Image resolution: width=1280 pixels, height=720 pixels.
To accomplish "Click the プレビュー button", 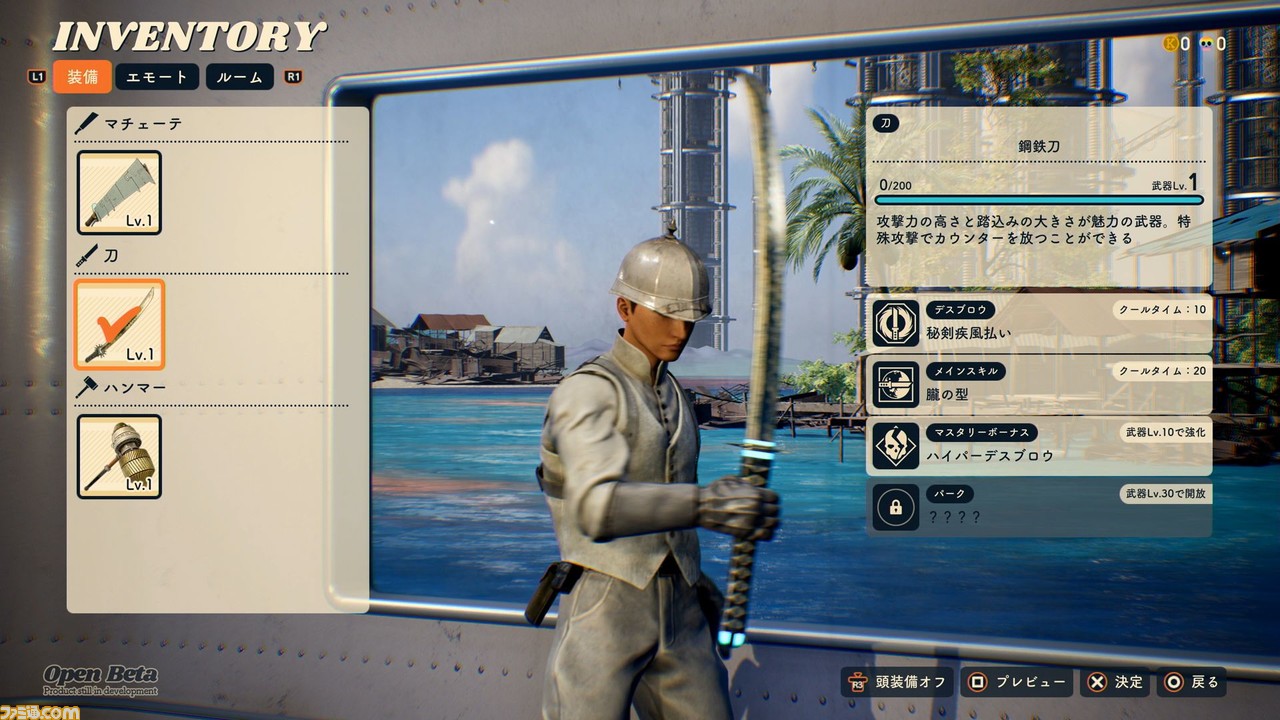I will pos(1016,682).
